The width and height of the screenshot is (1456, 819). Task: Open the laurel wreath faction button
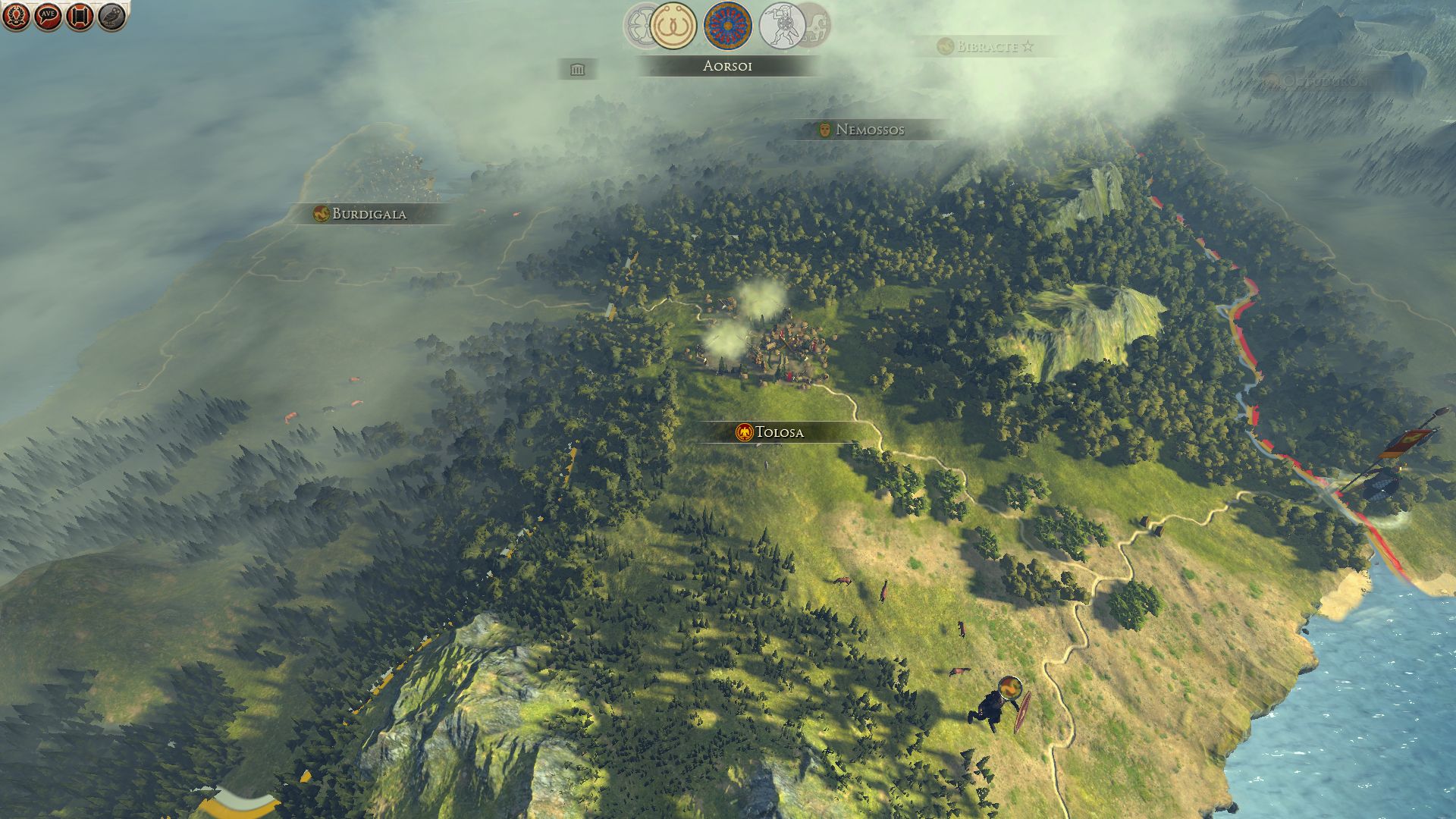tap(16, 17)
